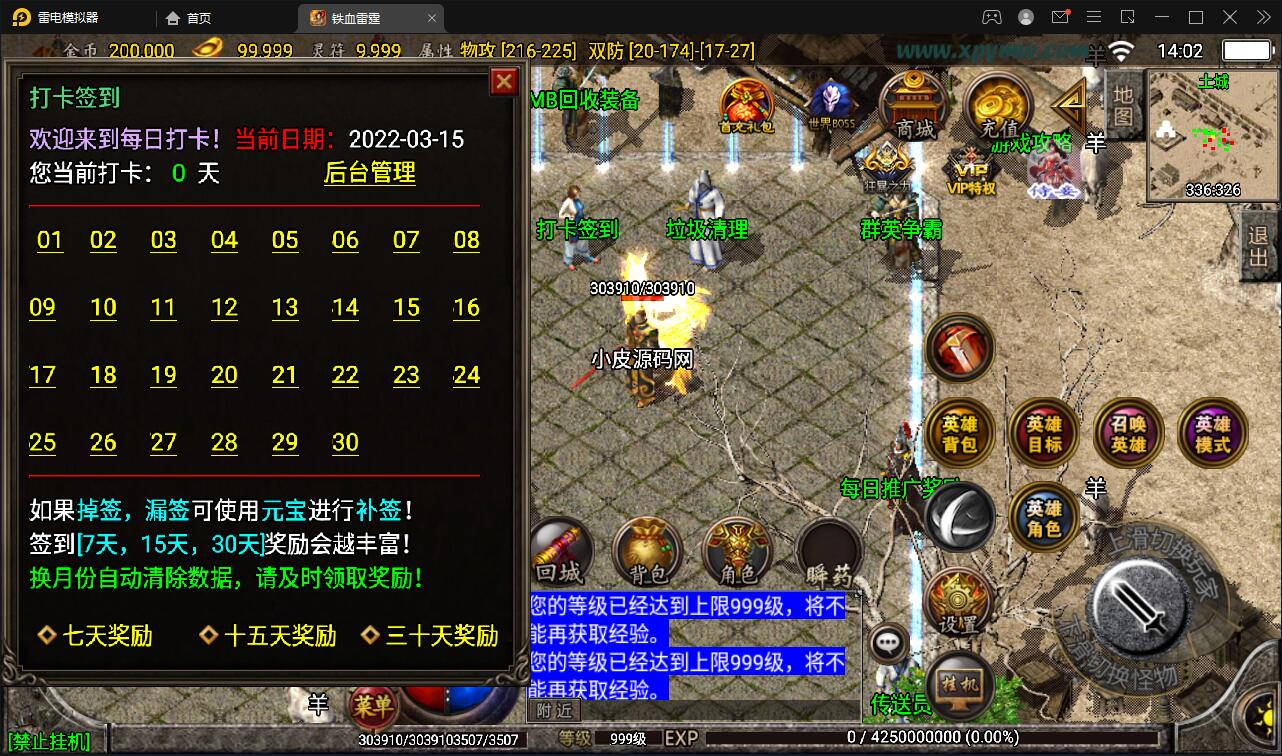
Task: Open the 英雄背包 hero backpack icon
Action: pyautogui.click(x=960, y=432)
